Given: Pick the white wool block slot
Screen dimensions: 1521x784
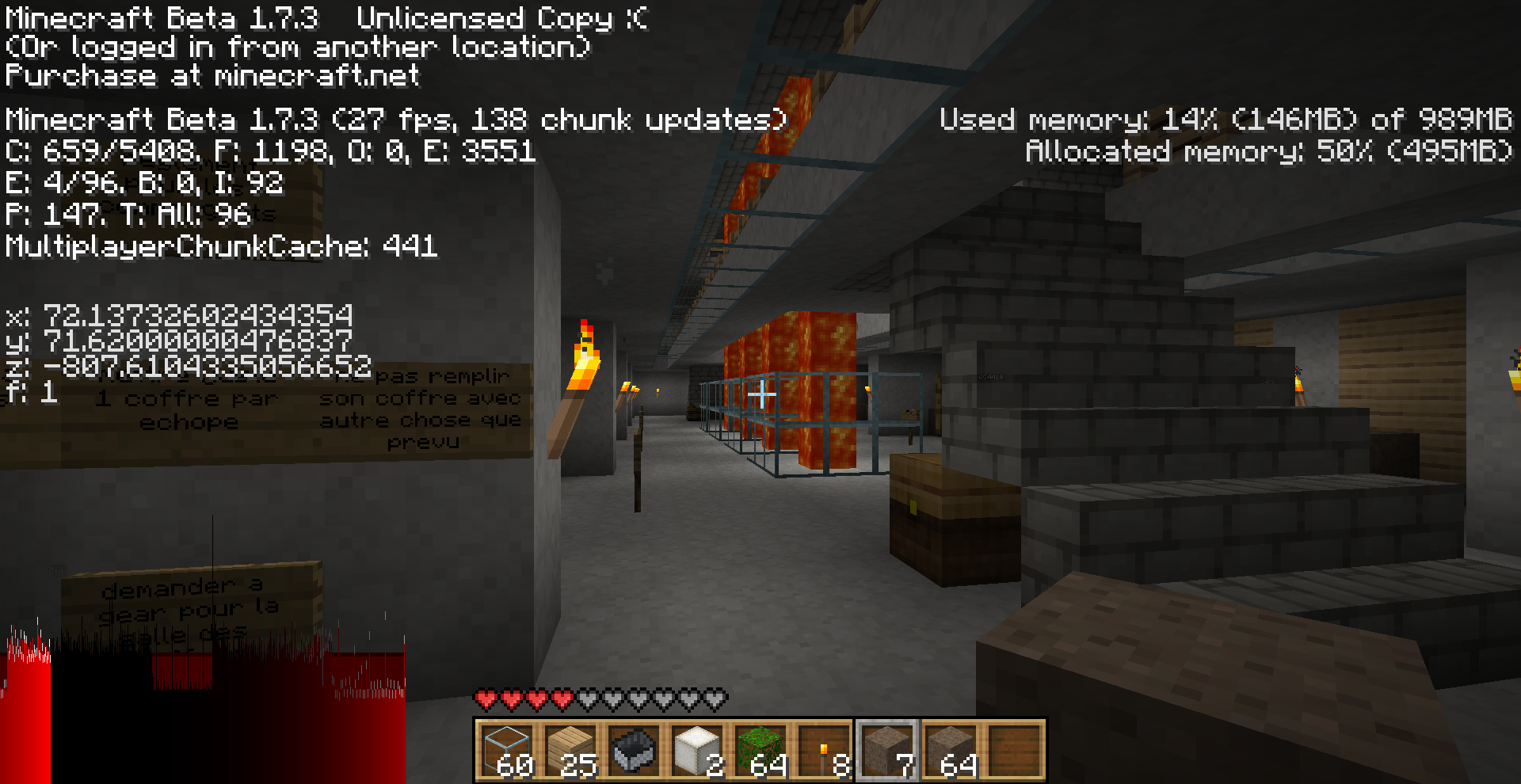Looking at the screenshot, I should click(697, 750).
